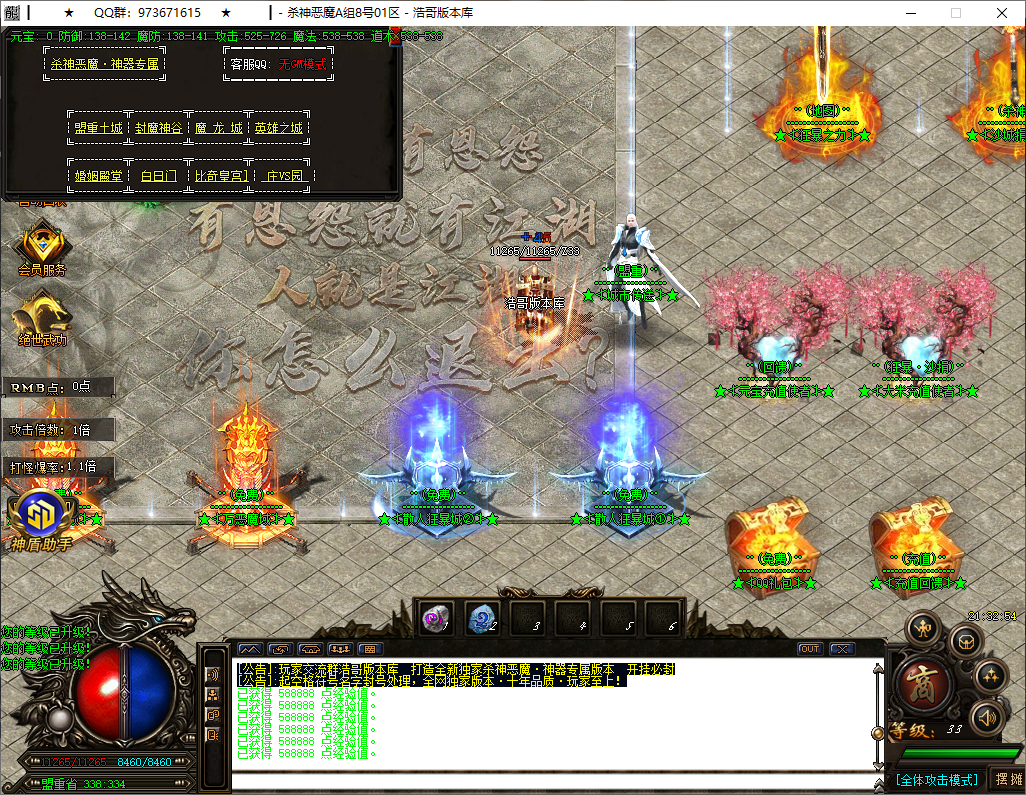Click the X button above the chat
Image resolution: width=1026 pixels, height=795 pixels.
[x=842, y=649]
